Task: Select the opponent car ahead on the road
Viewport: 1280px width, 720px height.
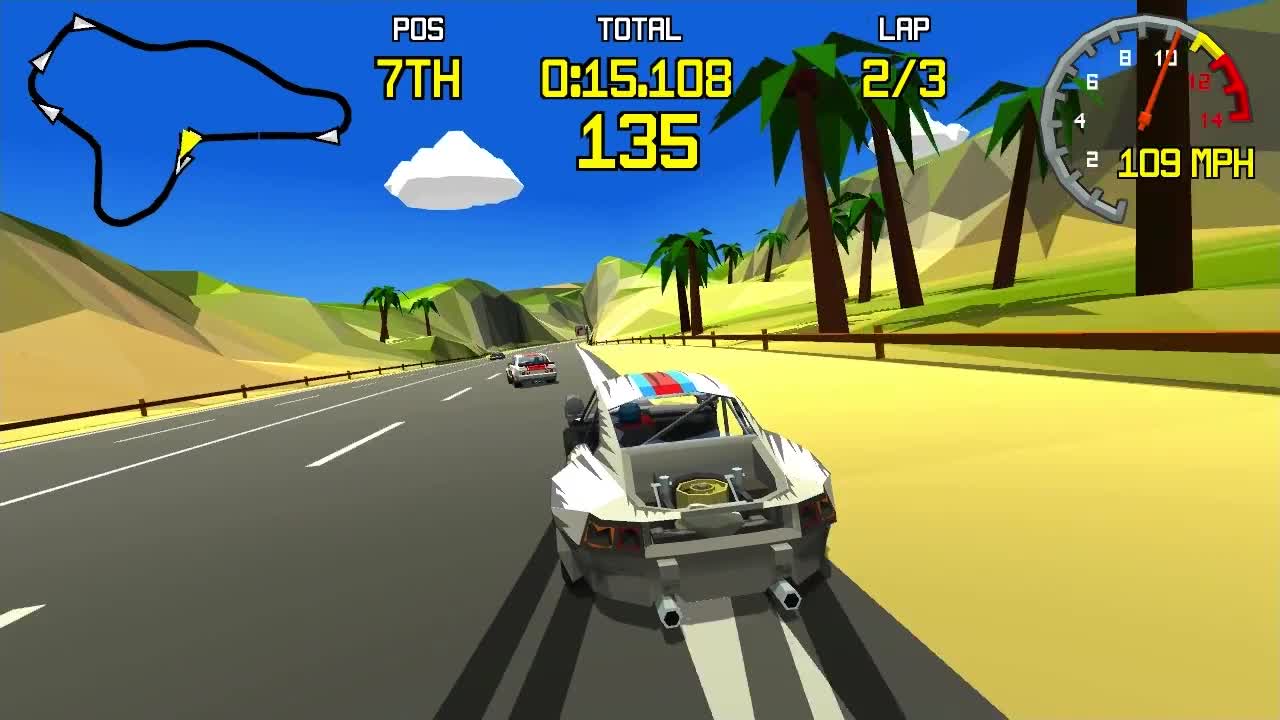Action: pos(532,370)
